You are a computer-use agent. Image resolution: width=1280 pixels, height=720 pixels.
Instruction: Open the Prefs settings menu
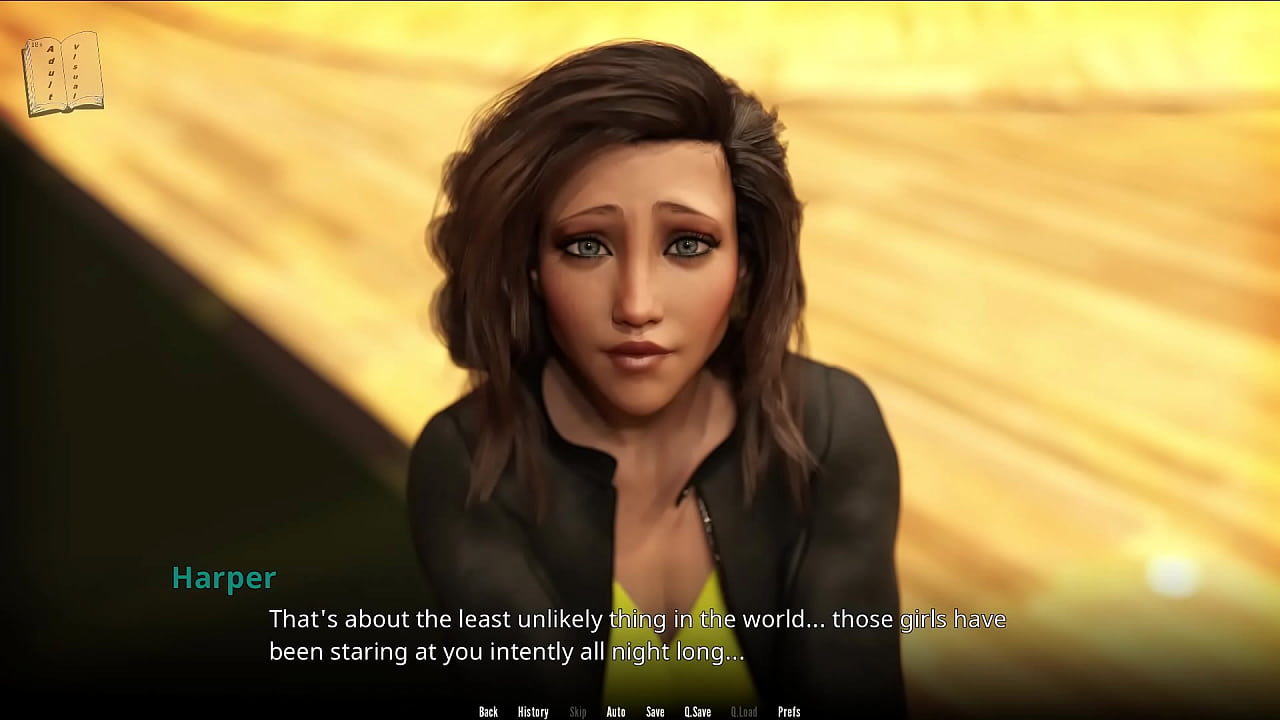789,712
